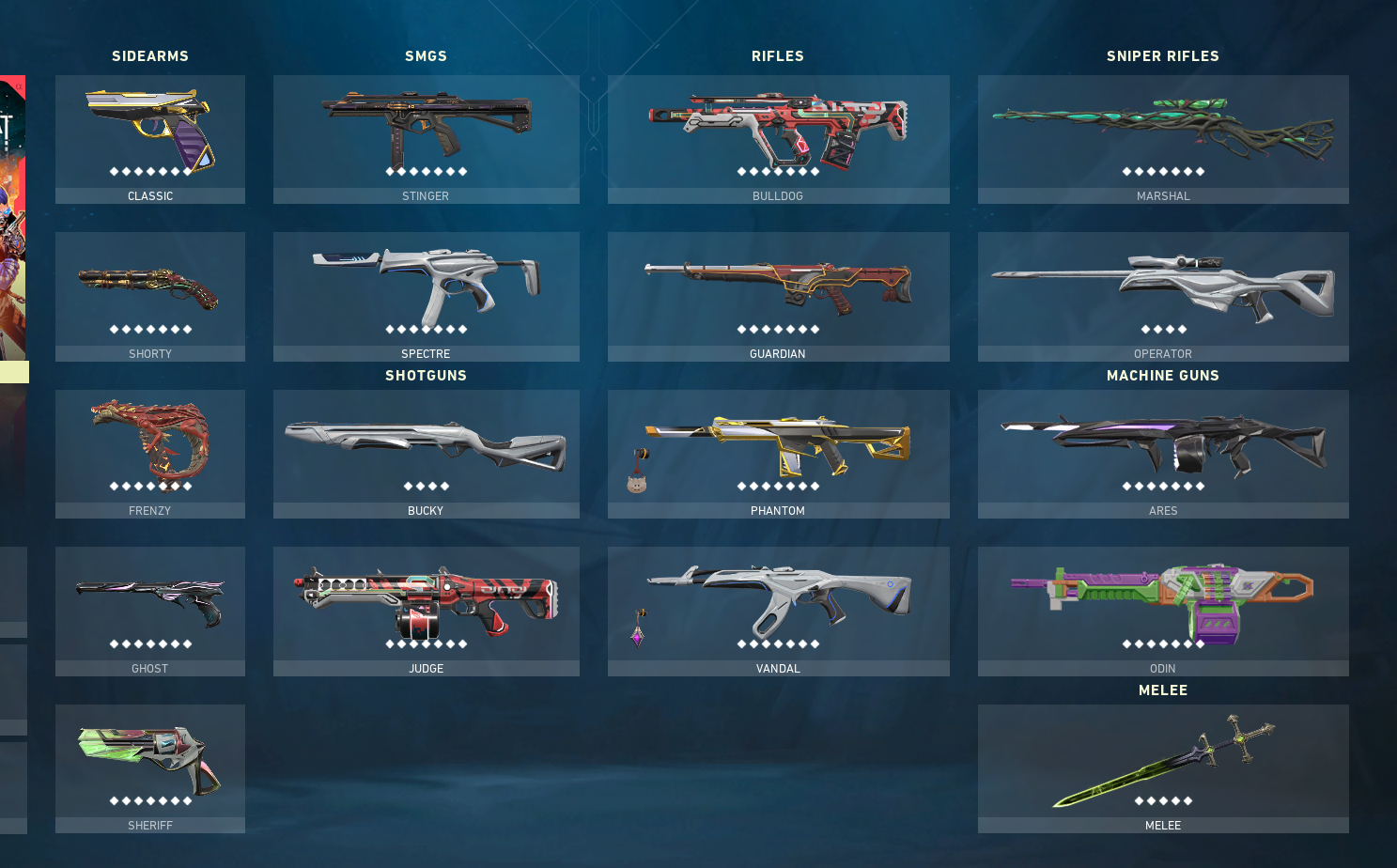The width and height of the screenshot is (1397, 868).
Task: Select the Classic sidearm tile
Action: tap(150, 139)
